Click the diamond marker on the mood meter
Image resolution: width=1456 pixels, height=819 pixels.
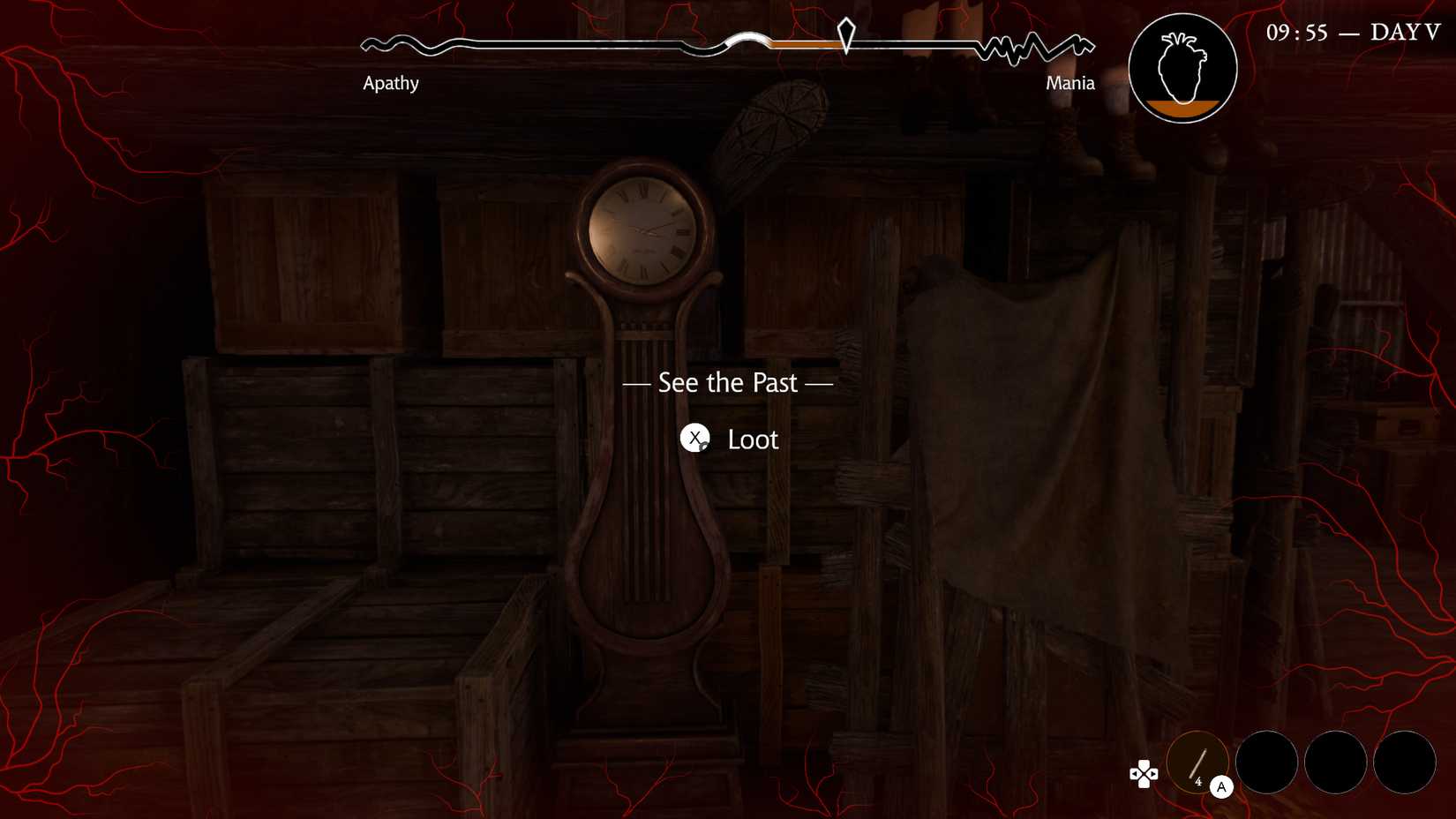[844, 35]
